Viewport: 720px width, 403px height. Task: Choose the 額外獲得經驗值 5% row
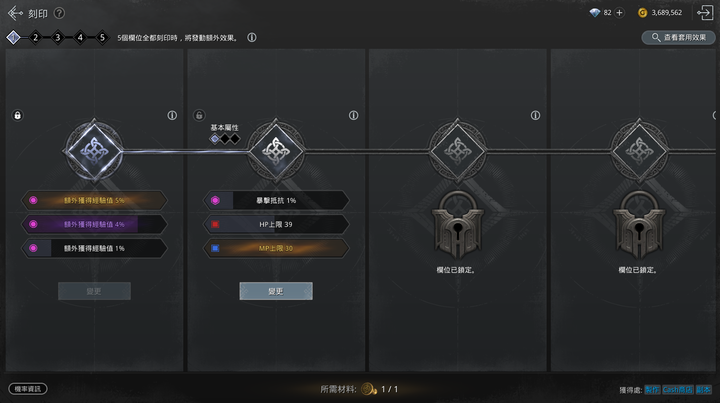(x=94, y=200)
